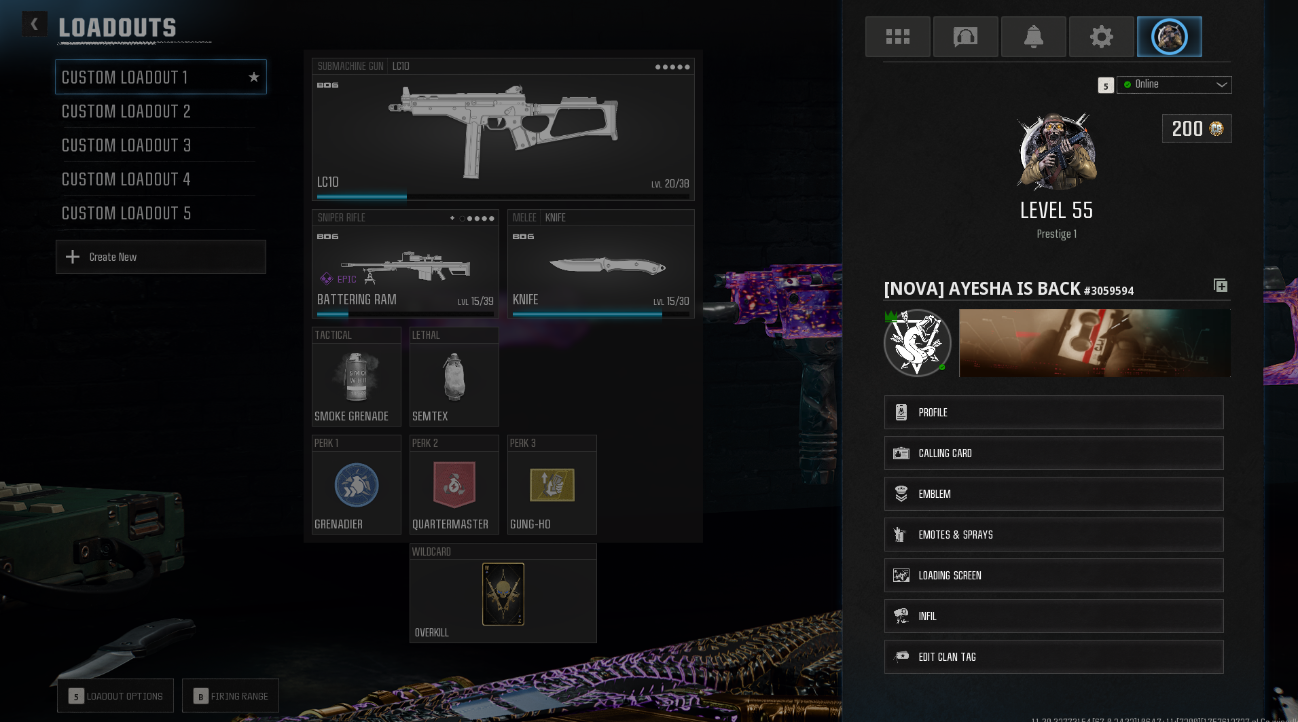The image size is (1298, 722).
Task: Select the Gung-Ho perk icon
Action: [x=551, y=484]
